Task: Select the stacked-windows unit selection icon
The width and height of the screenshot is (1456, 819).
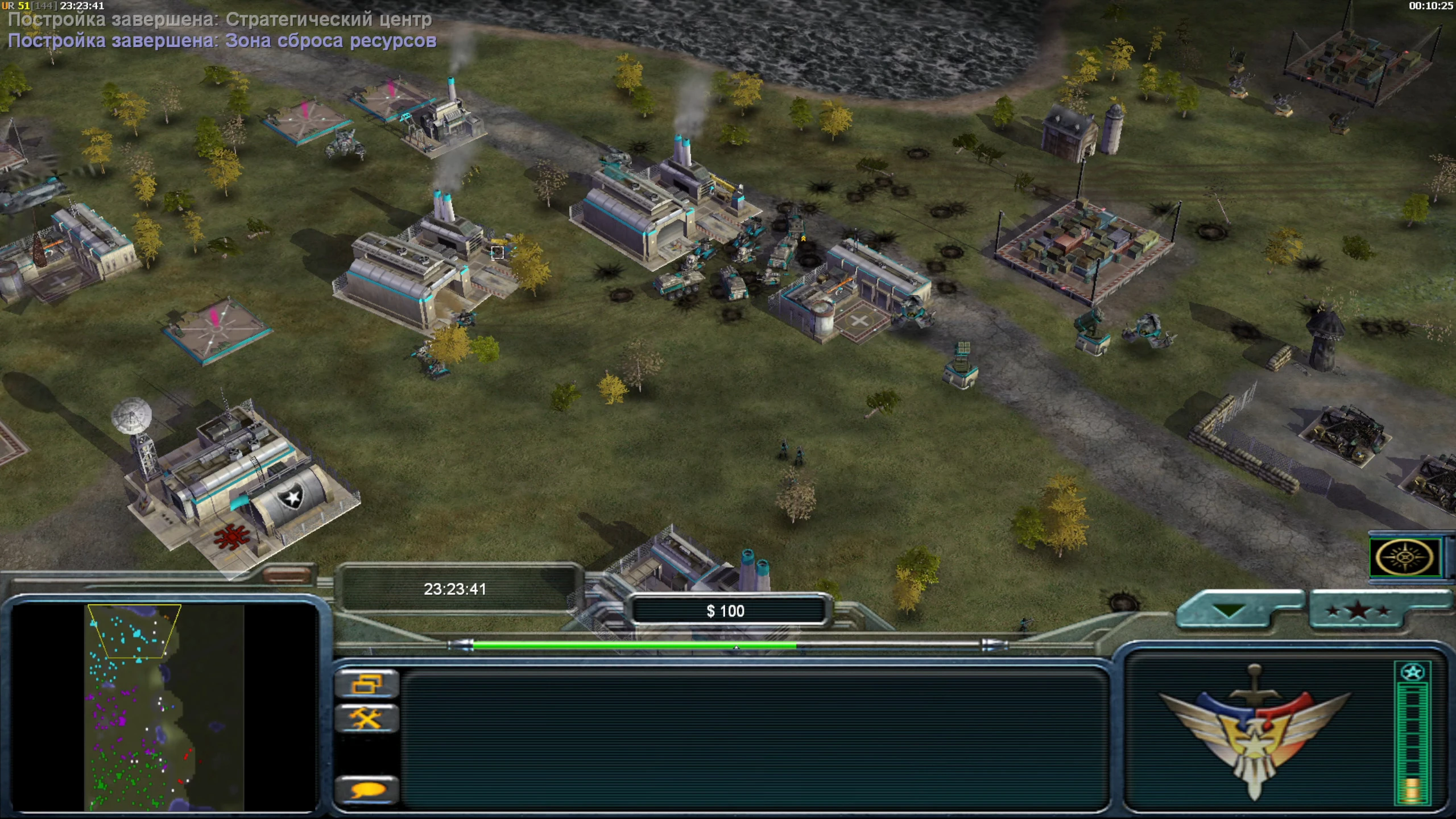Action: (369, 684)
